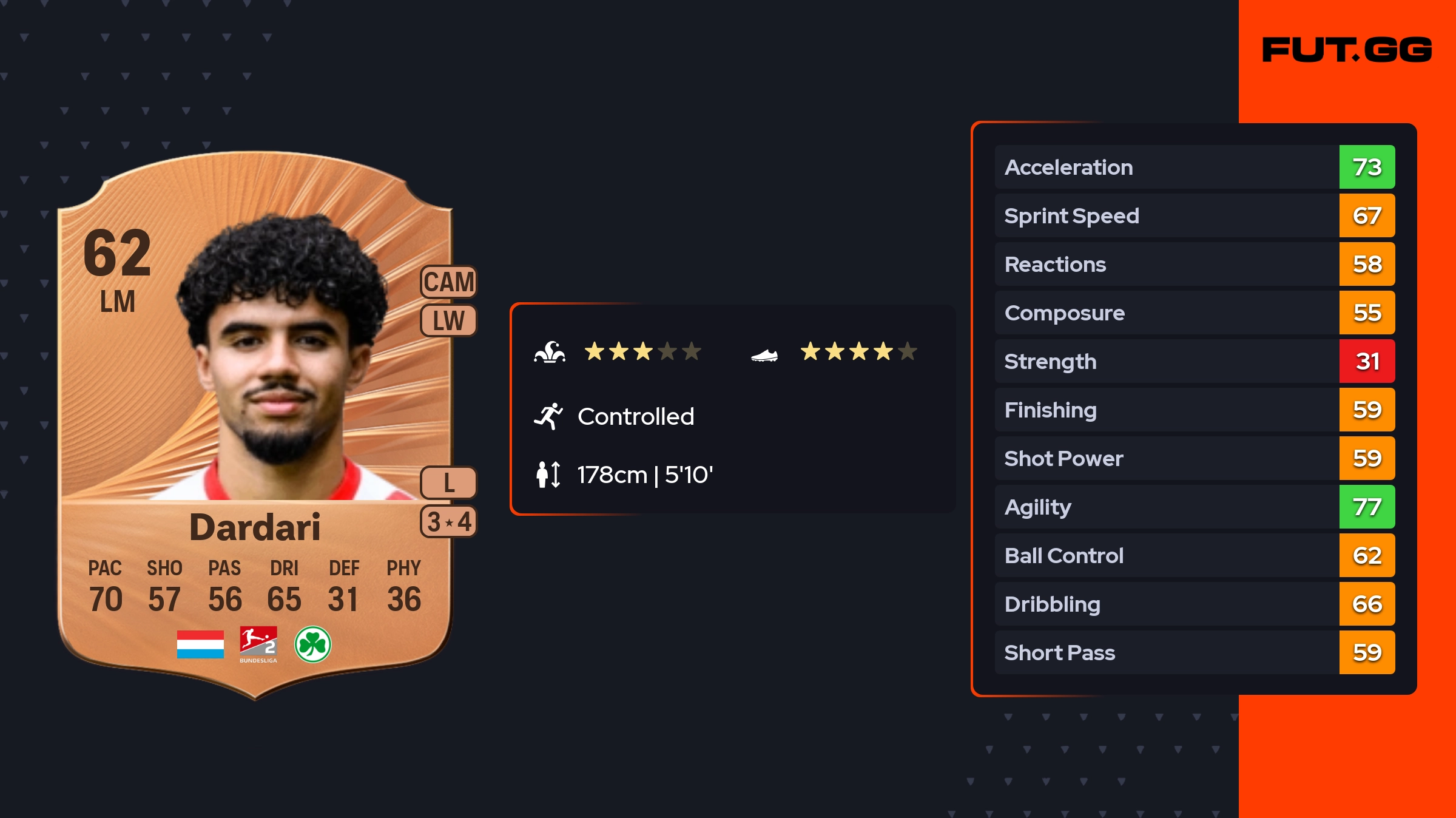Choose the CAM alternate position badge
This screenshot has height=818, width=1456.
click(x=449, y=282)
